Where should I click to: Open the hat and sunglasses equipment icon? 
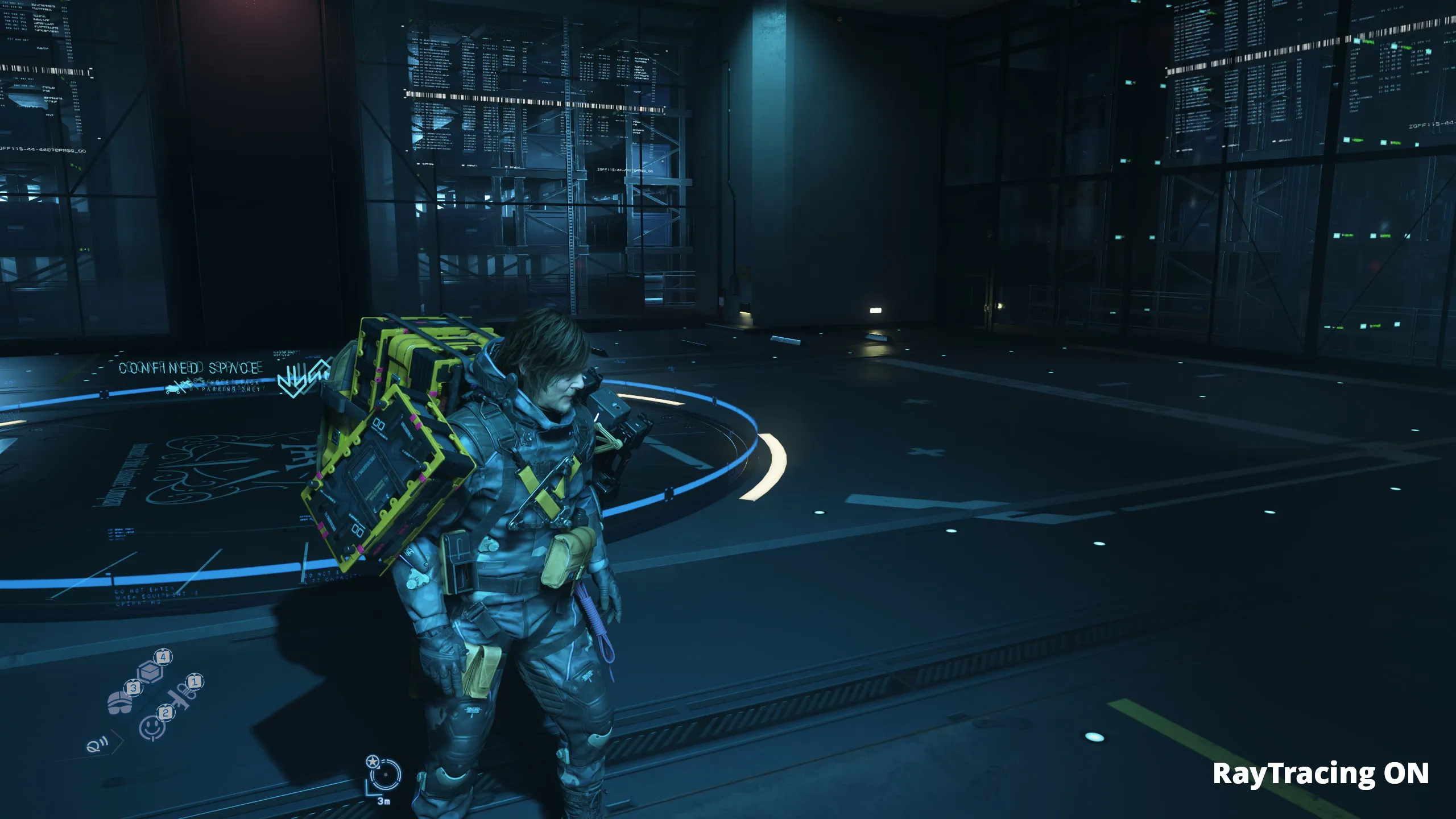coord(119,703)
